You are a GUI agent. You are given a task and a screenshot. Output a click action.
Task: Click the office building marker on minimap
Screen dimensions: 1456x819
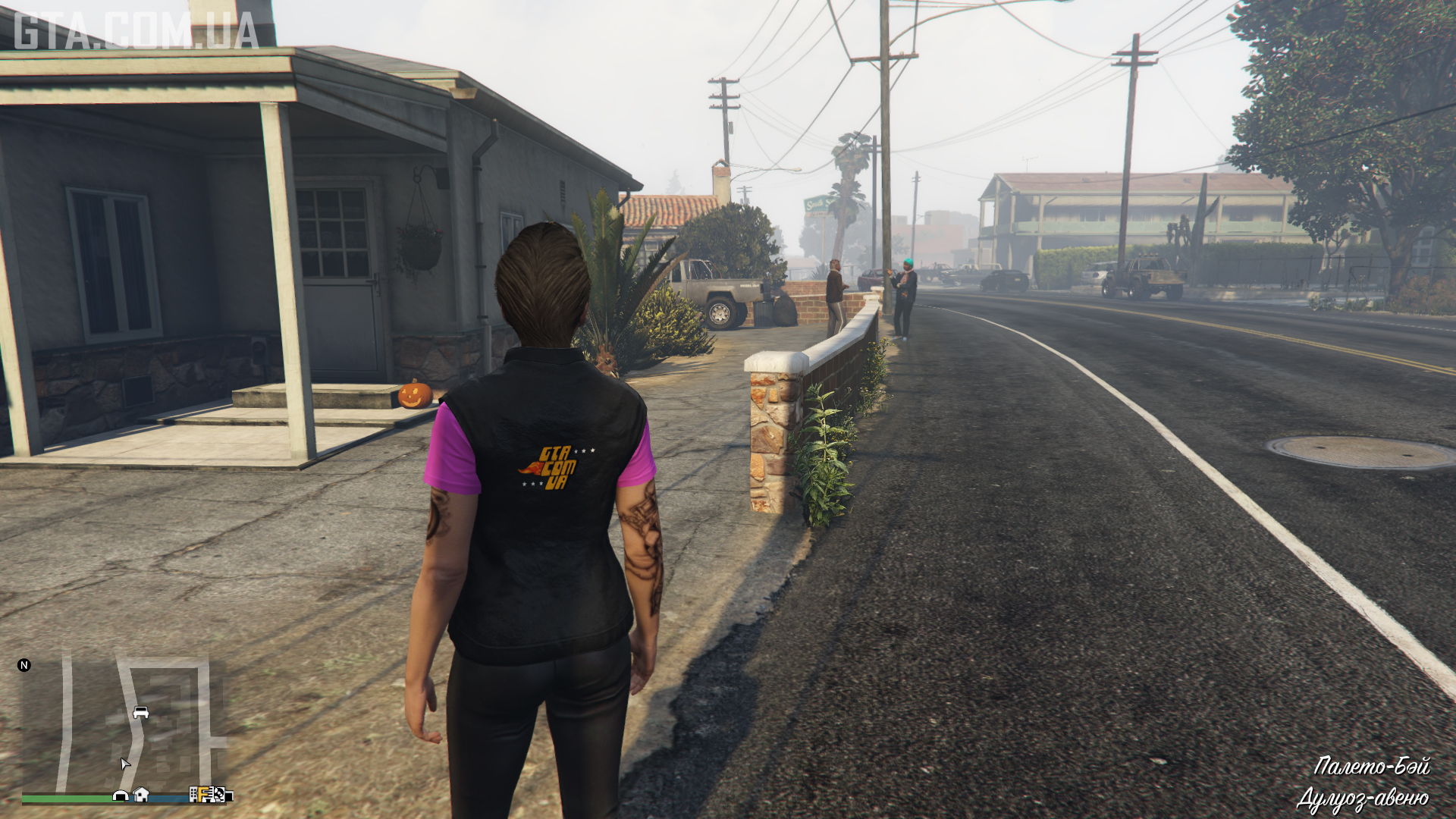(x=194, y=795)
